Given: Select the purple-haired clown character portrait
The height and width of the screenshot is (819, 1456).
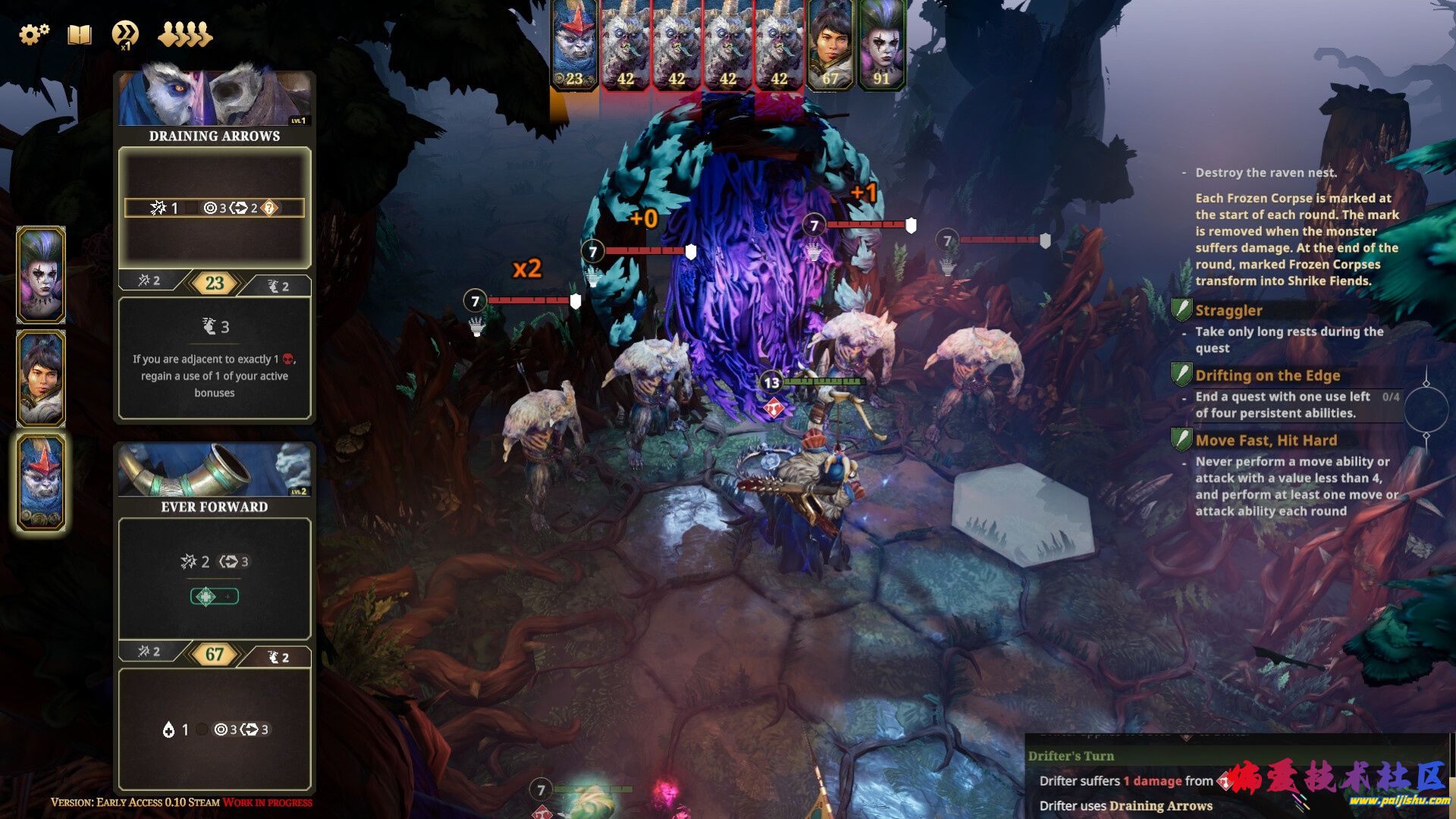Looking at the screenshot, I should (x=41, y=275).
